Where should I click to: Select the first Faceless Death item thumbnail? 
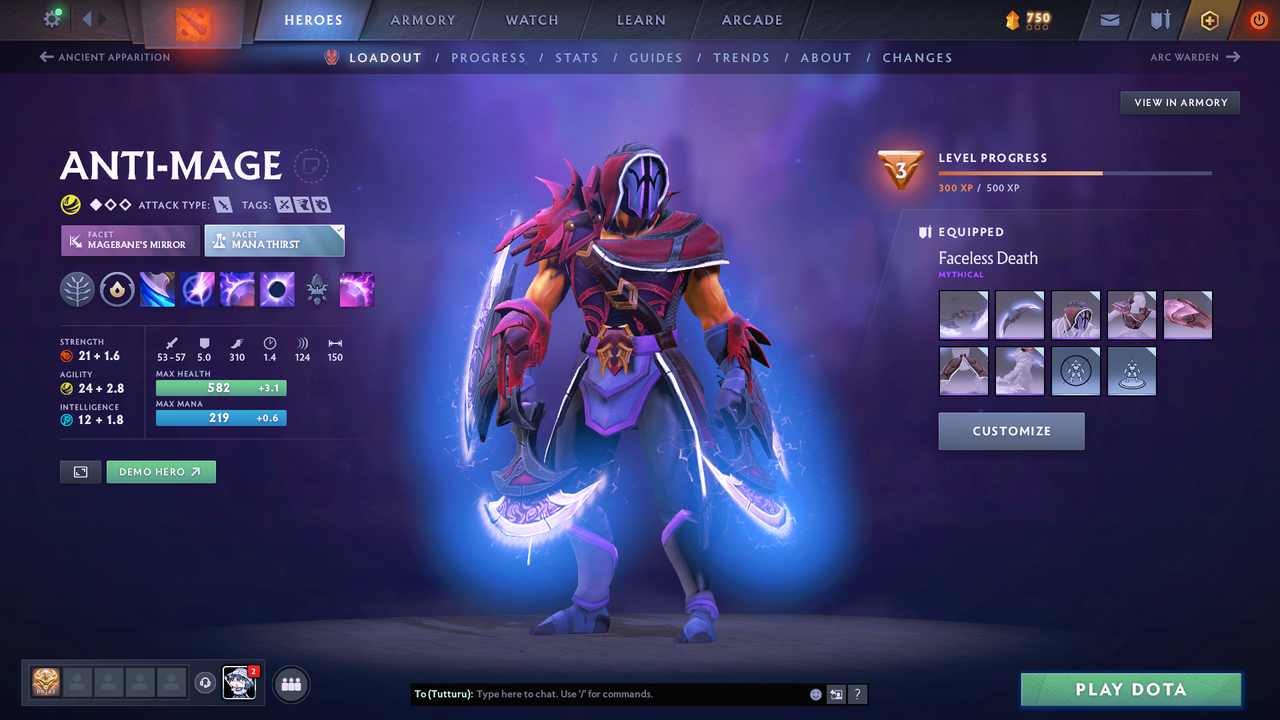tap(963, 315)
